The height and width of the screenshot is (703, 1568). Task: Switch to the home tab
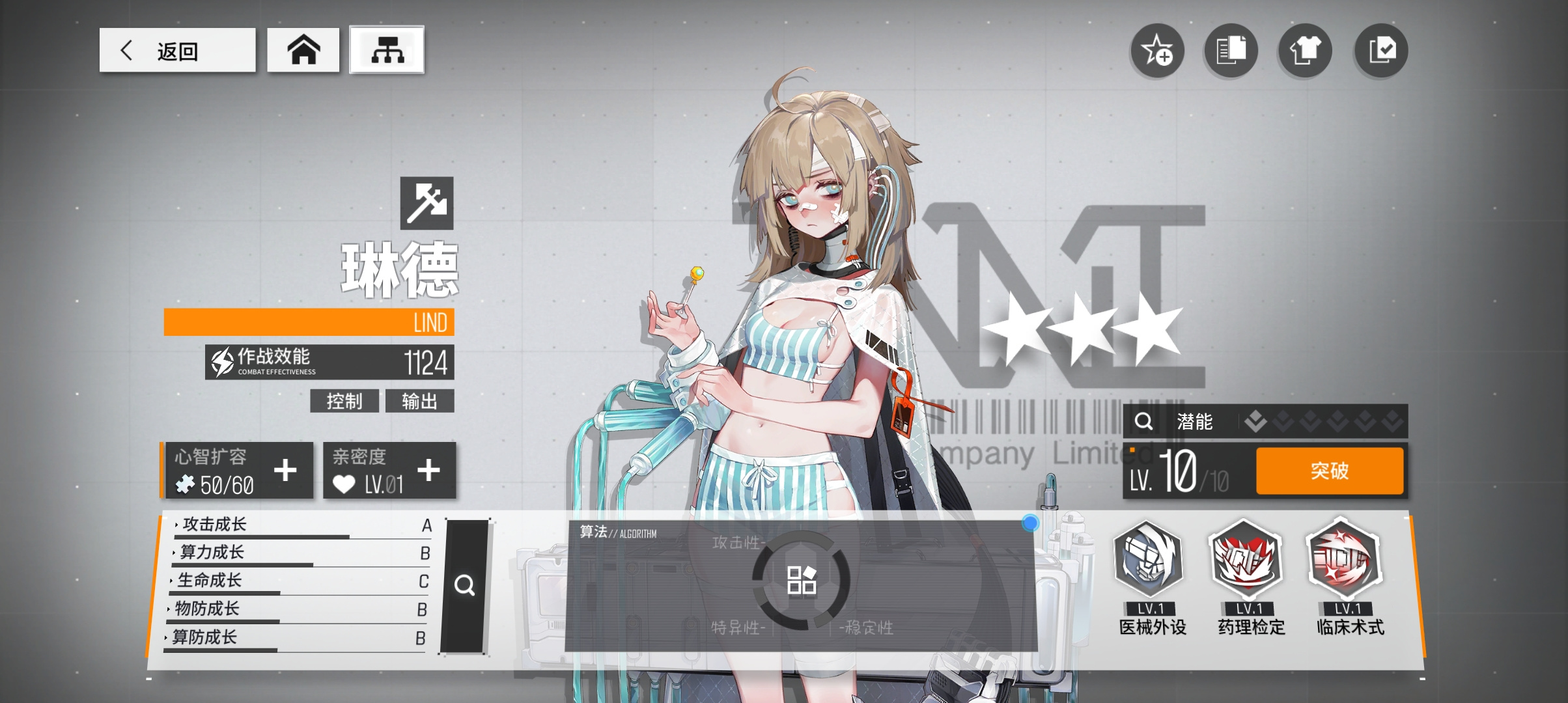[x=303, y=49]
